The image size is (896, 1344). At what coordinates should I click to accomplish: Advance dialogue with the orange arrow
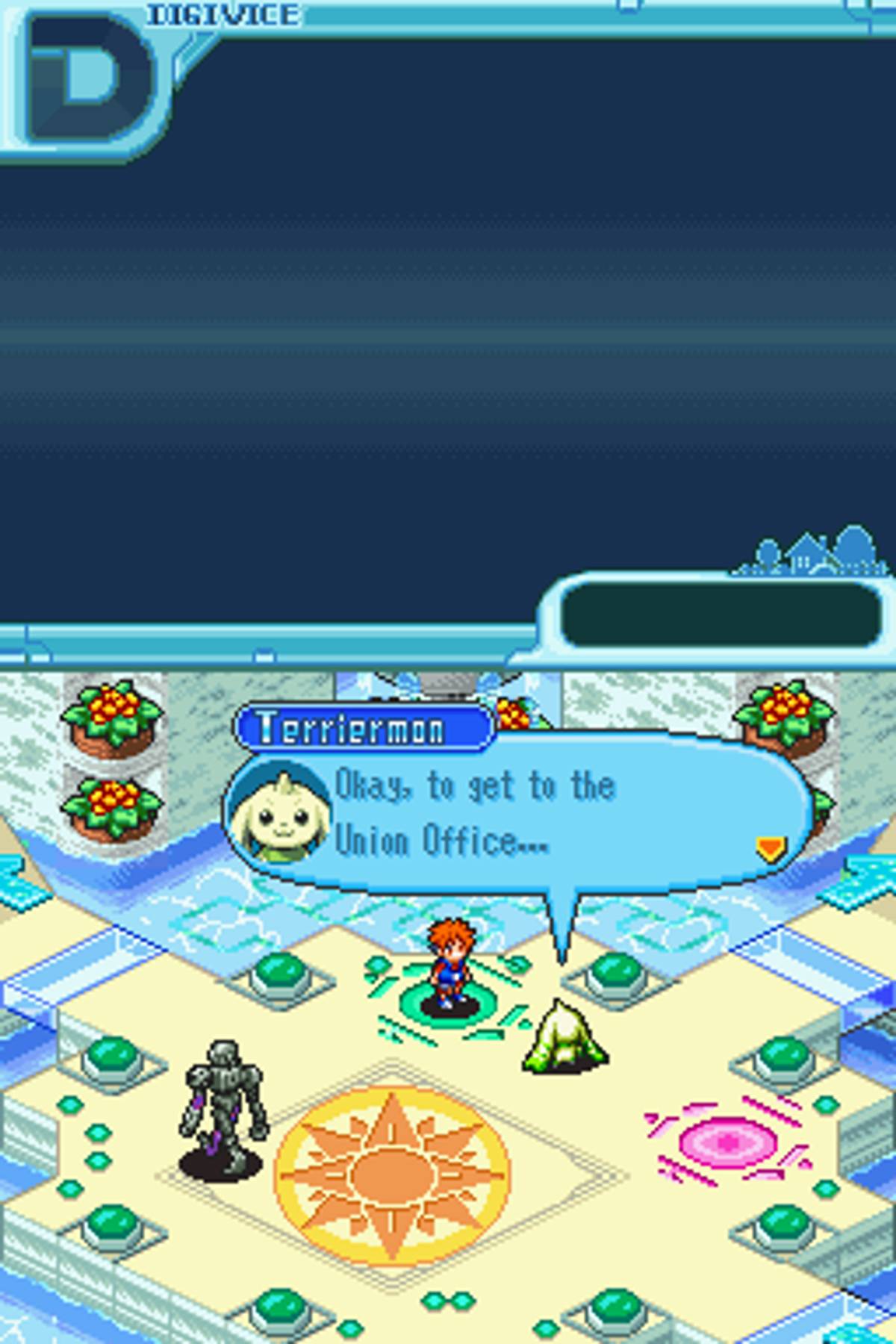coord(770,849)
